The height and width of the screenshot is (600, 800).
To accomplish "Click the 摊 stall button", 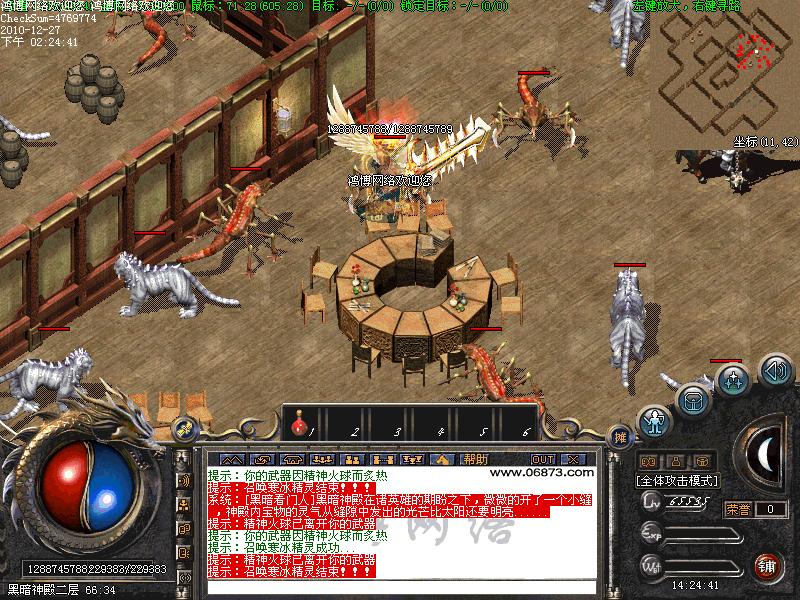I will [620, 437].
